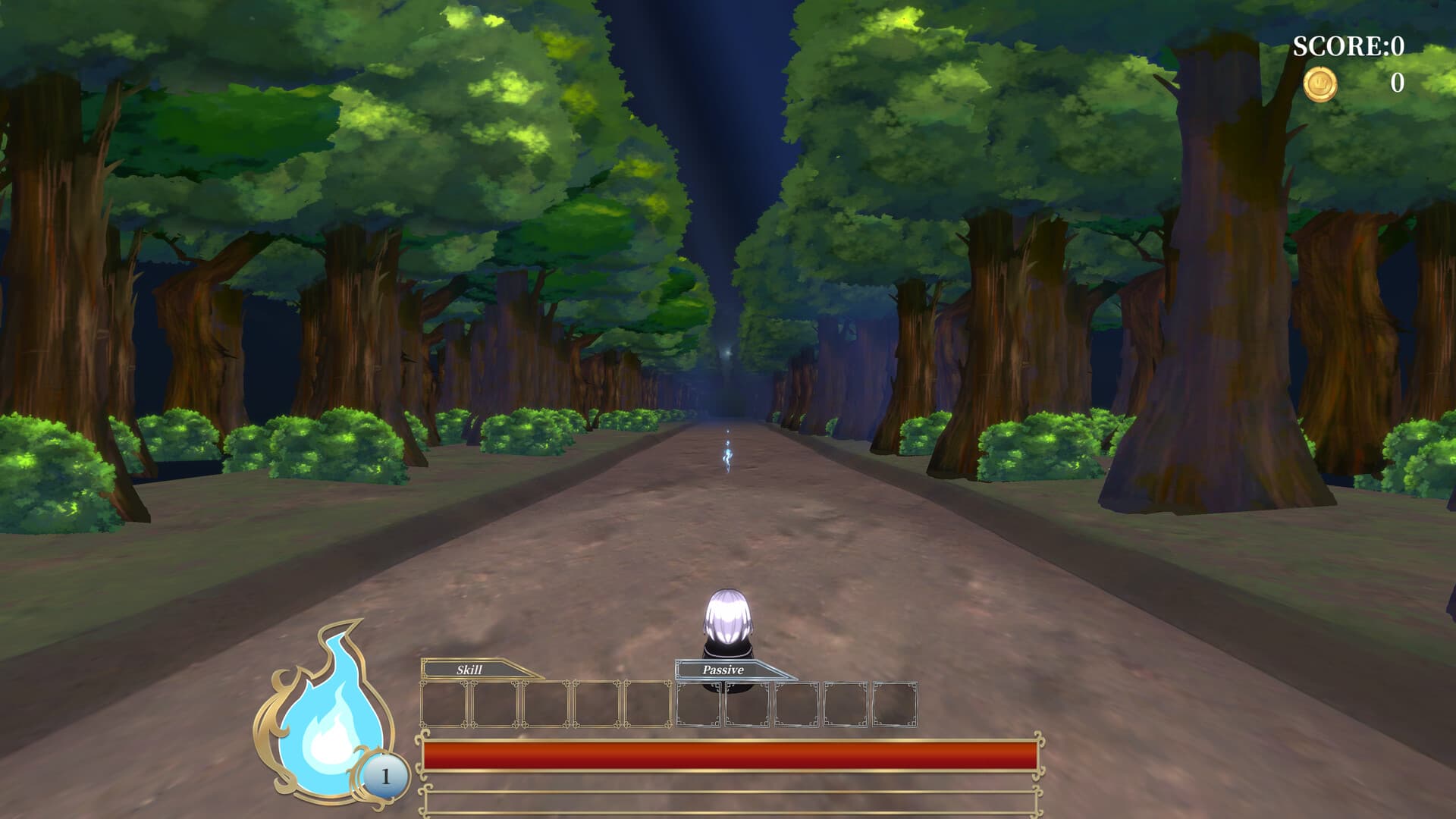Click the level 1 badge on the flame
1456x819 pixels.
385,775
